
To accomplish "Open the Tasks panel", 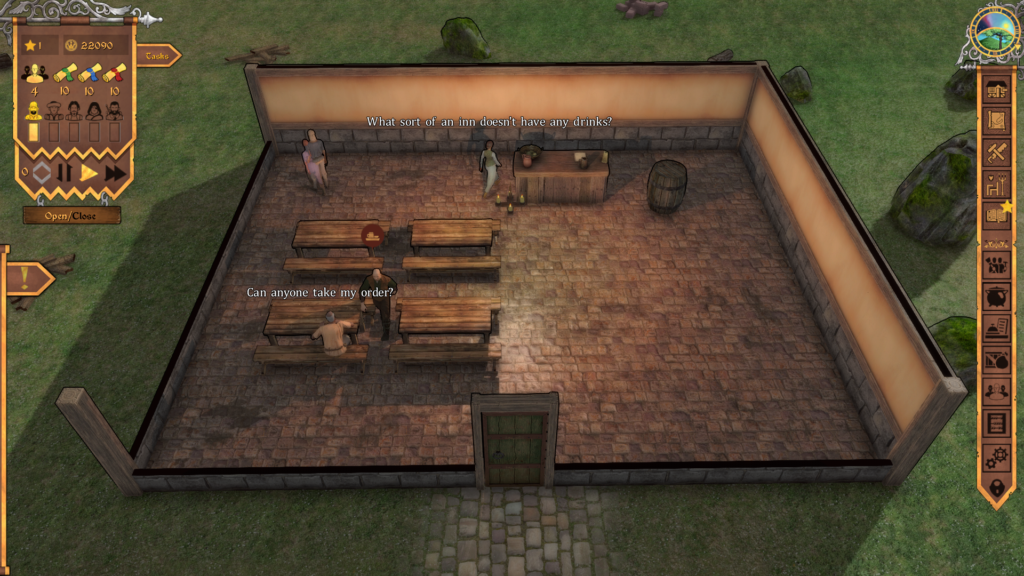I will tap(157, 56).
